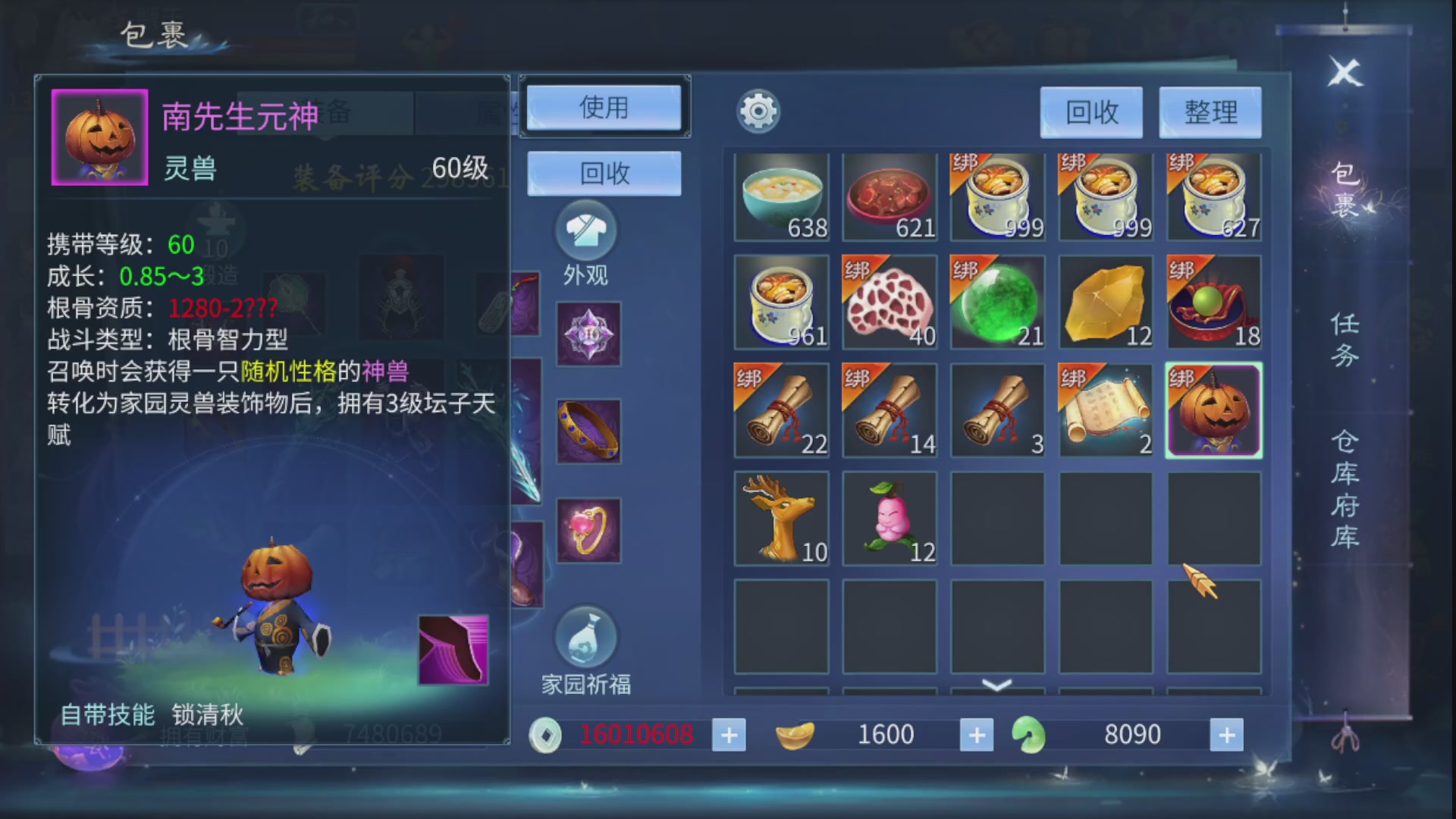Select the golden collar accessory category icon

[x=588, y=431]
